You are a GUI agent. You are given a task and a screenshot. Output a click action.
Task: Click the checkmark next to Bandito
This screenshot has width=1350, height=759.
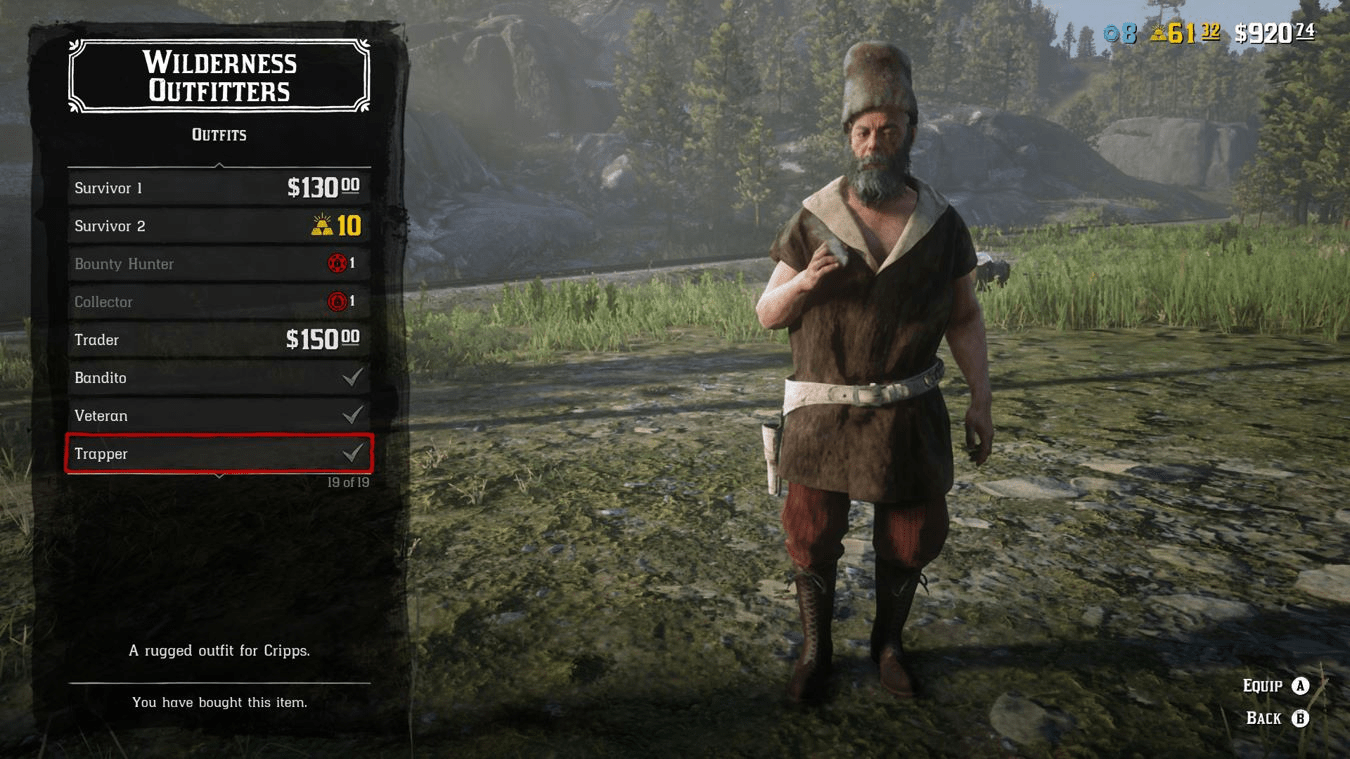352,377
